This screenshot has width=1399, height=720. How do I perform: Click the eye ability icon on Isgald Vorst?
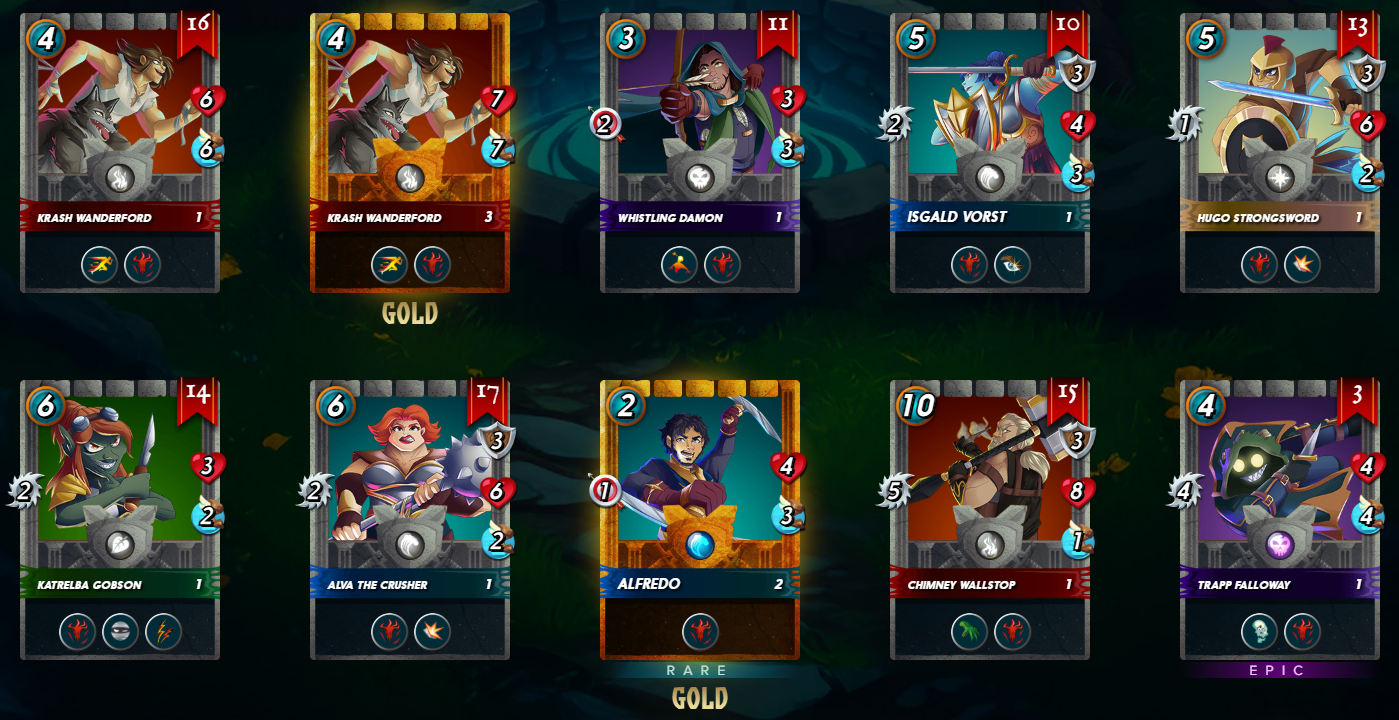(1012, 265)
